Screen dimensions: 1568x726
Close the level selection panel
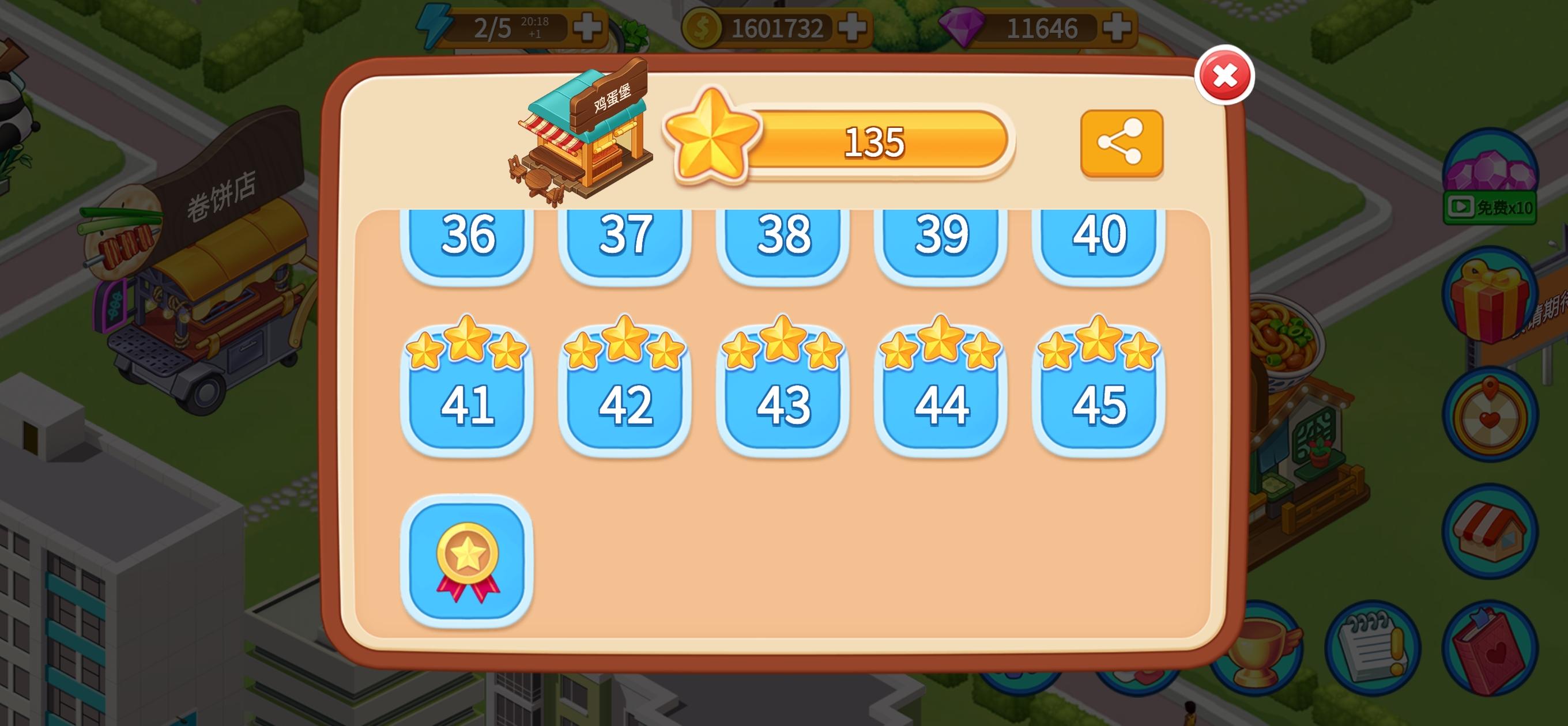coord(1226,74)
